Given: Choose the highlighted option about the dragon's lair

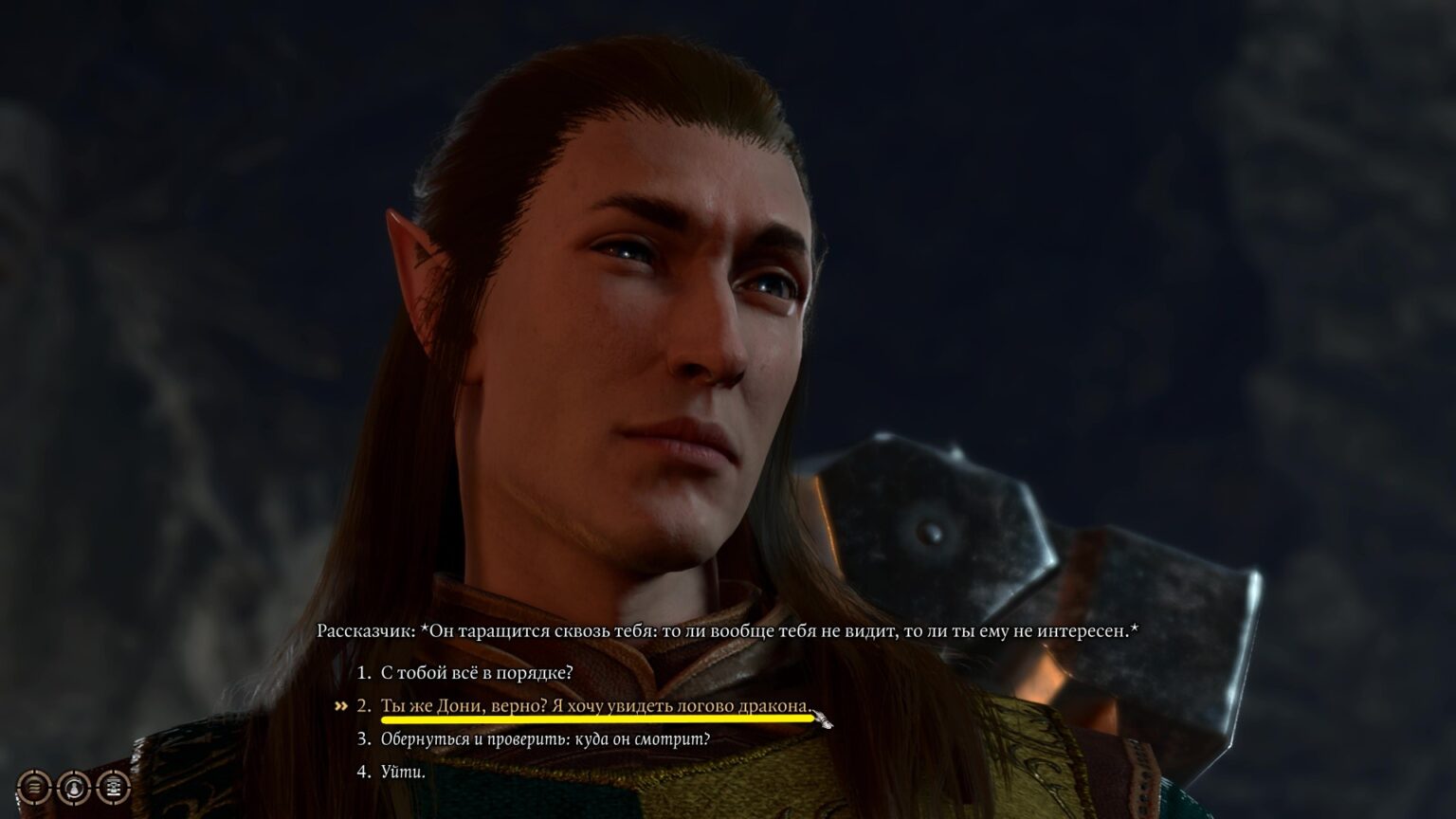Looking at the screenshot, I should [x=595, y=705].
